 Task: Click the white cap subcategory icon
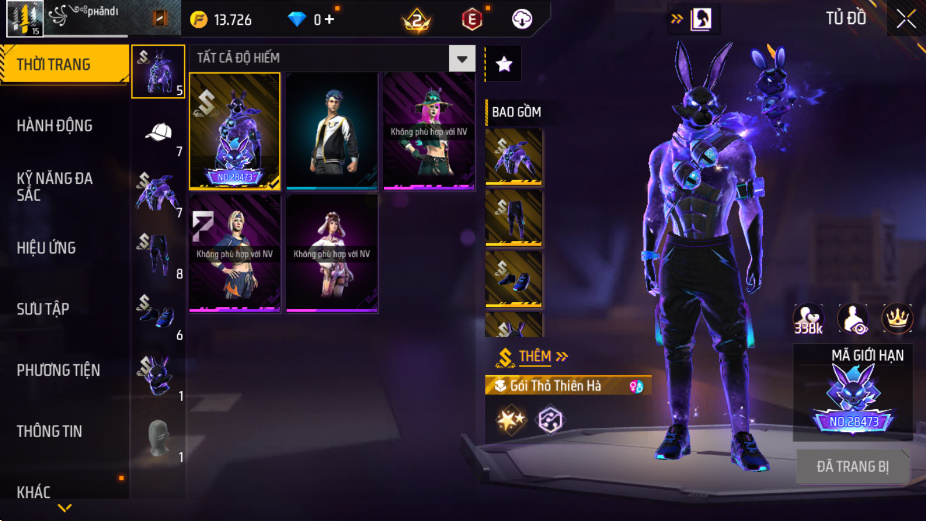point(158,132)
